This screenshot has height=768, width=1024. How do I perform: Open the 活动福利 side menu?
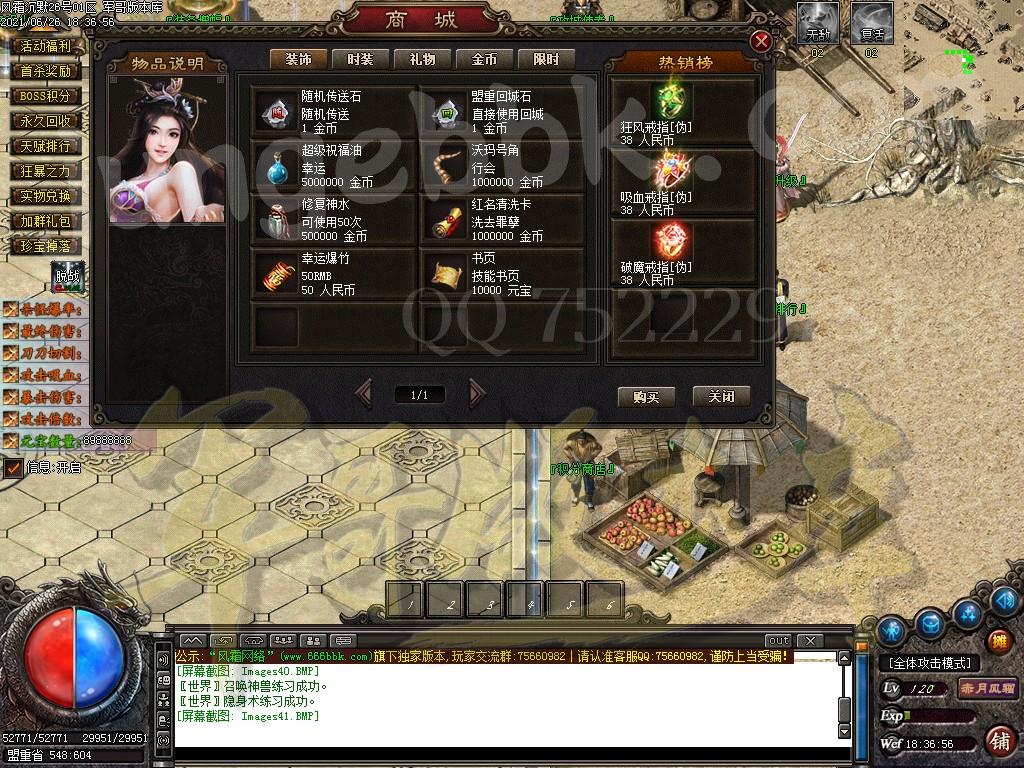click(x=46, y=46)
